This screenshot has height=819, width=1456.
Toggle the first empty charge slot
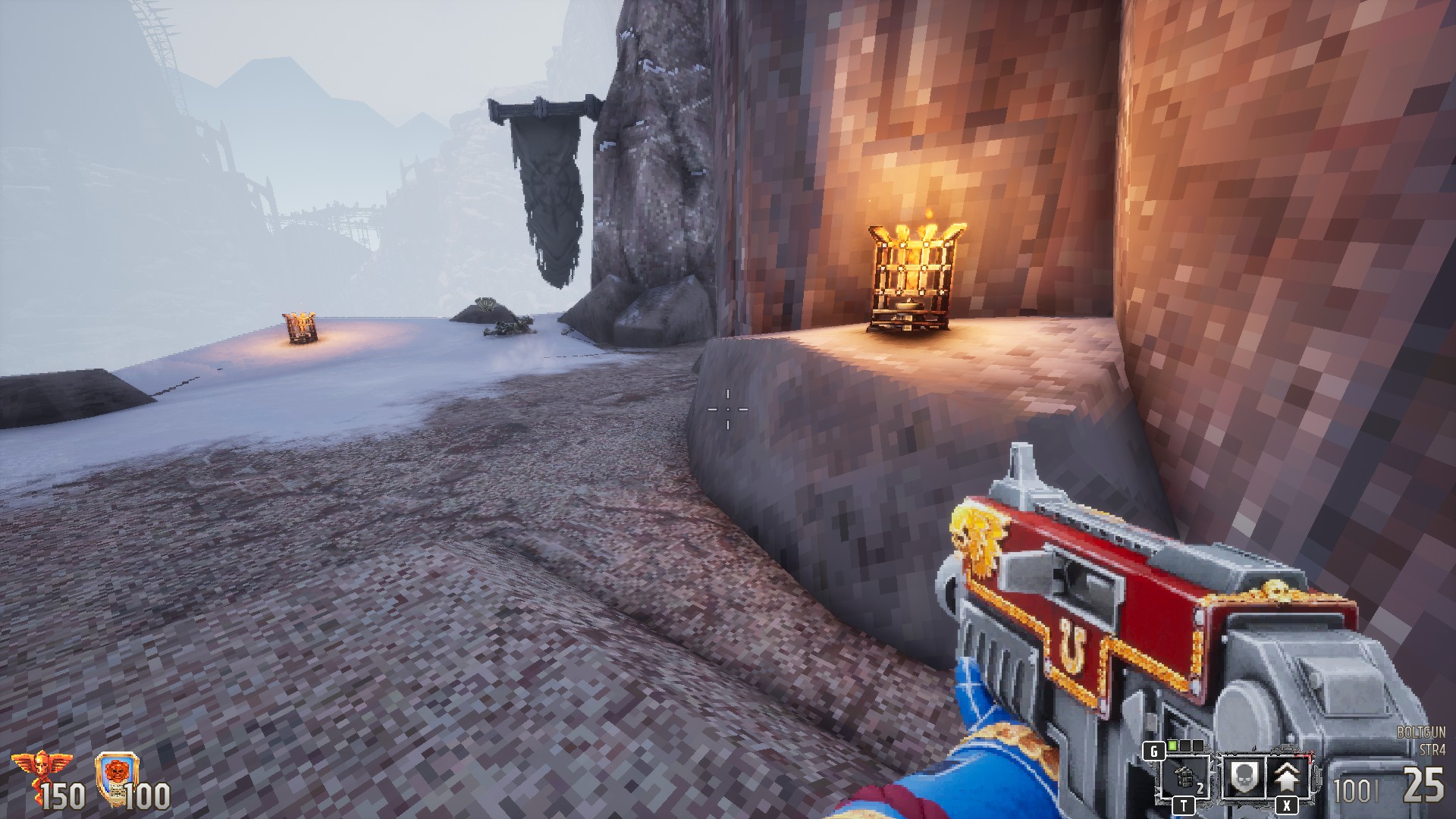tap(1185, 746)
